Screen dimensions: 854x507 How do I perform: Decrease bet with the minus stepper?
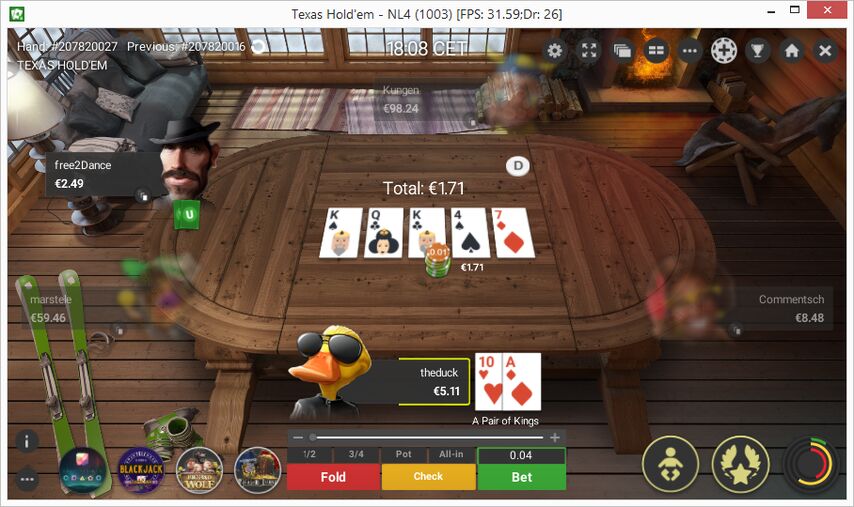(297, 437)
